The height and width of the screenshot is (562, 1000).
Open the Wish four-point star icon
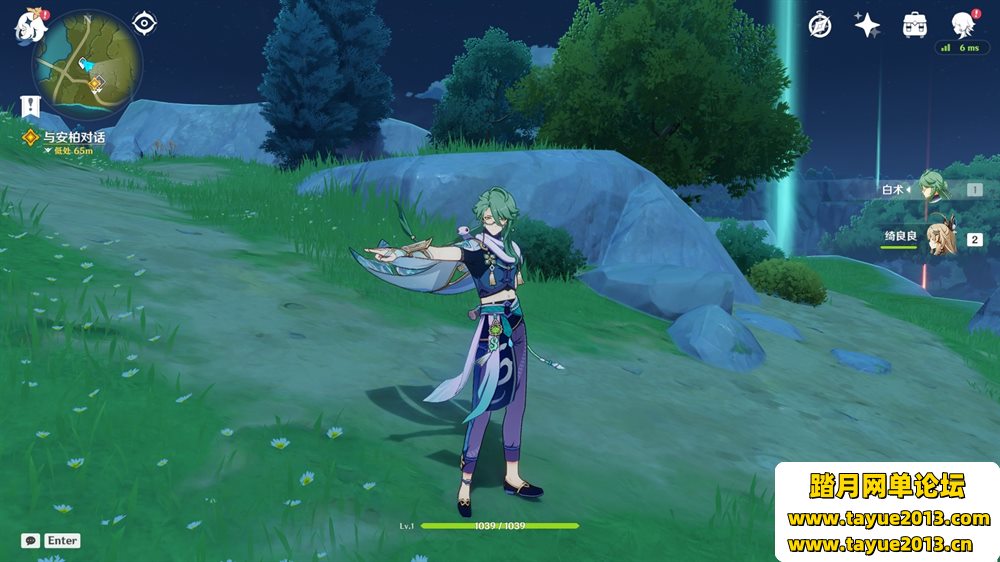tap(867, 25)
